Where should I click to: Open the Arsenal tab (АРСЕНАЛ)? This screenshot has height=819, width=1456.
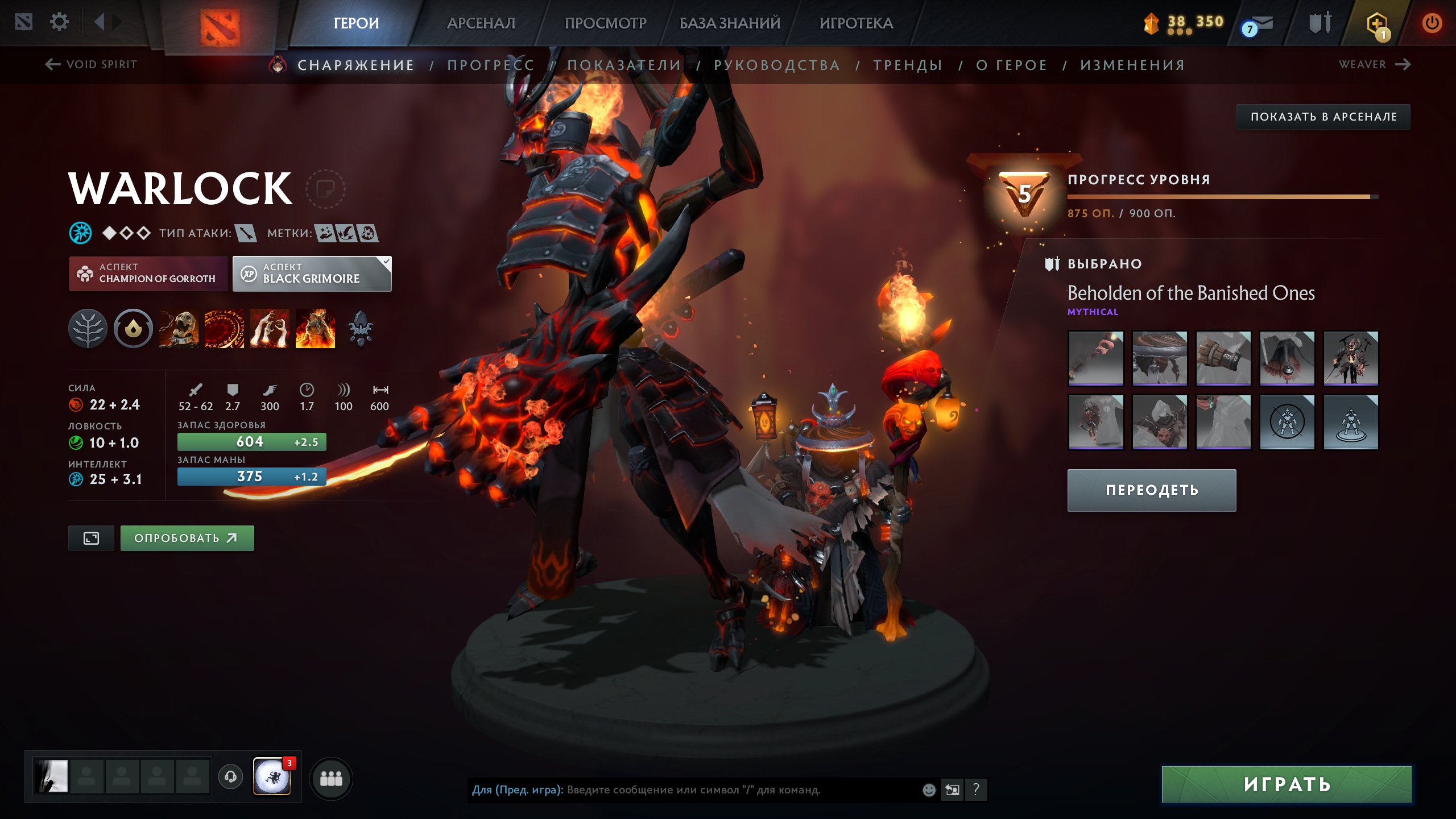coord(481,23)
